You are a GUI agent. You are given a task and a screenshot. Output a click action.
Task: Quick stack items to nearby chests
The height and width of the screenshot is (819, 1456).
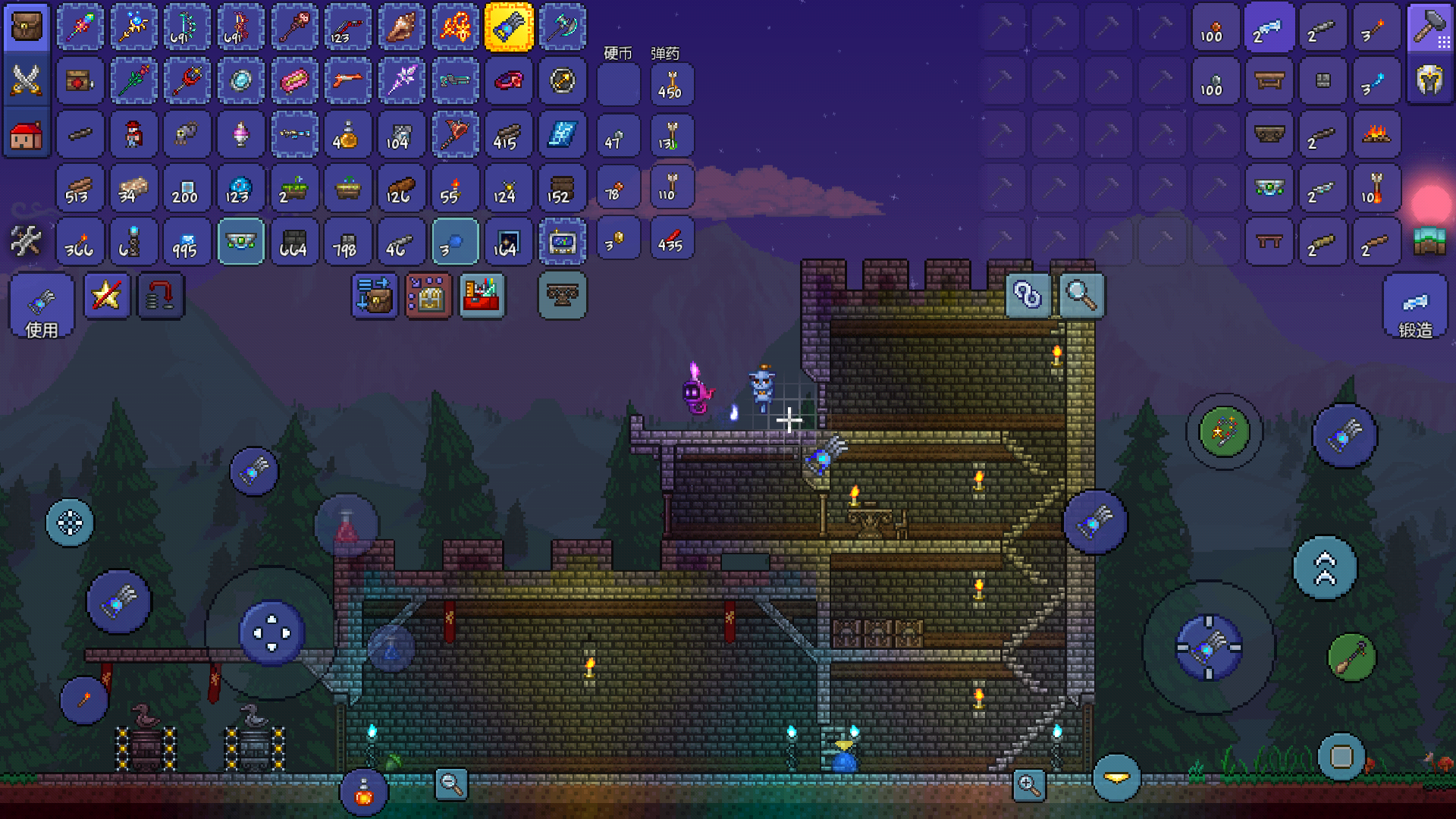[x=375, y=296]
